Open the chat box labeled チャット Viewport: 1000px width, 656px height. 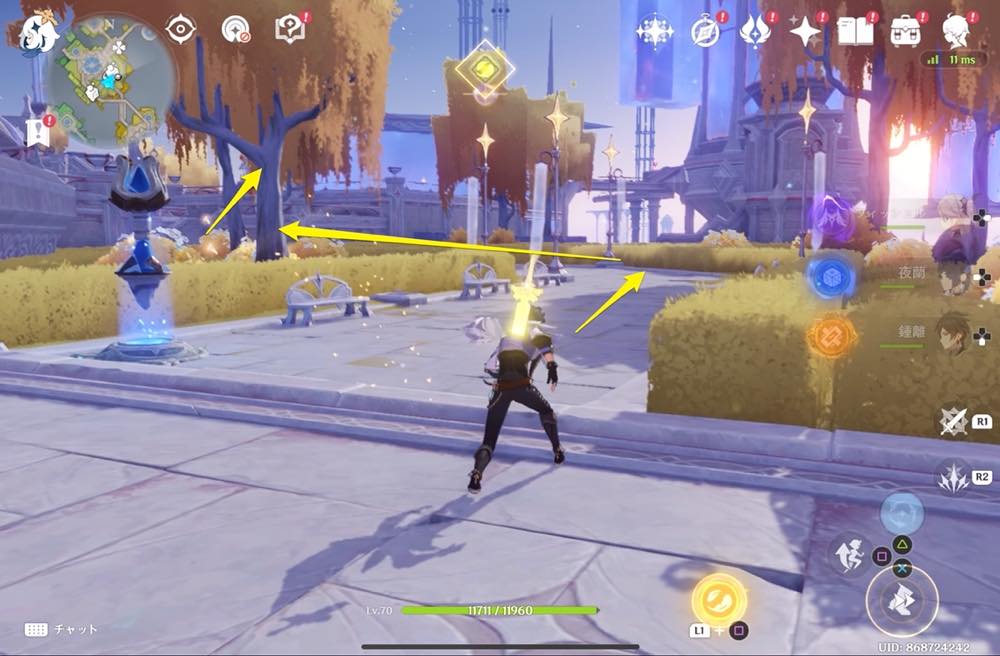coord(61,629)
